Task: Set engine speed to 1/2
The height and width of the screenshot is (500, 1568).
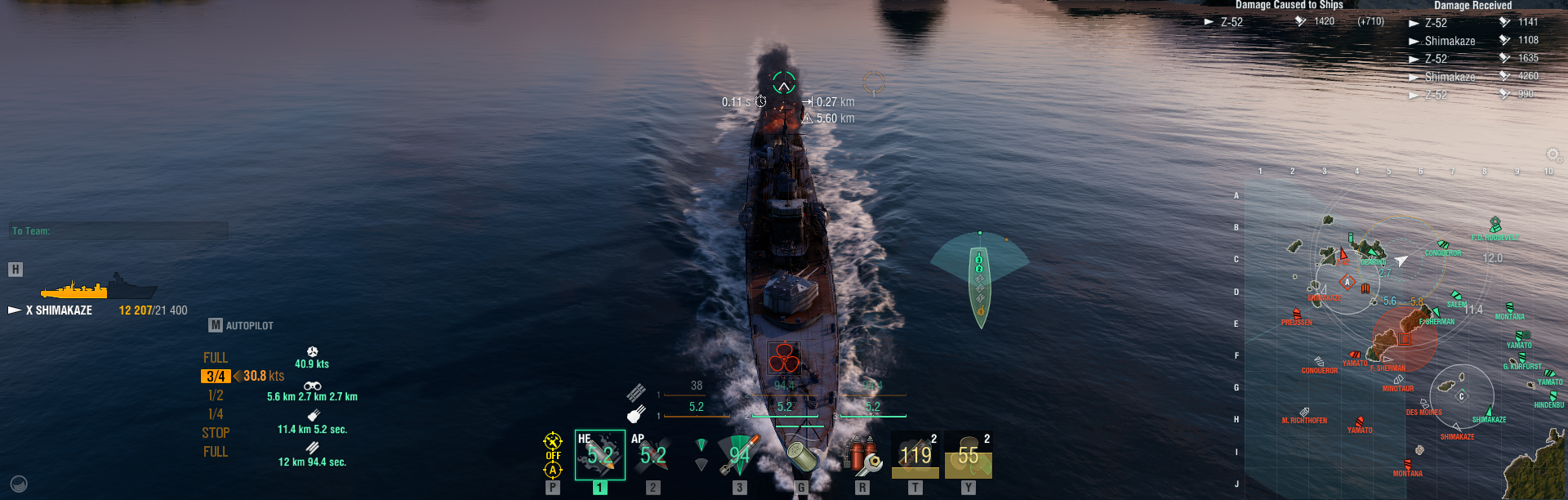Action: pos(216,395)
